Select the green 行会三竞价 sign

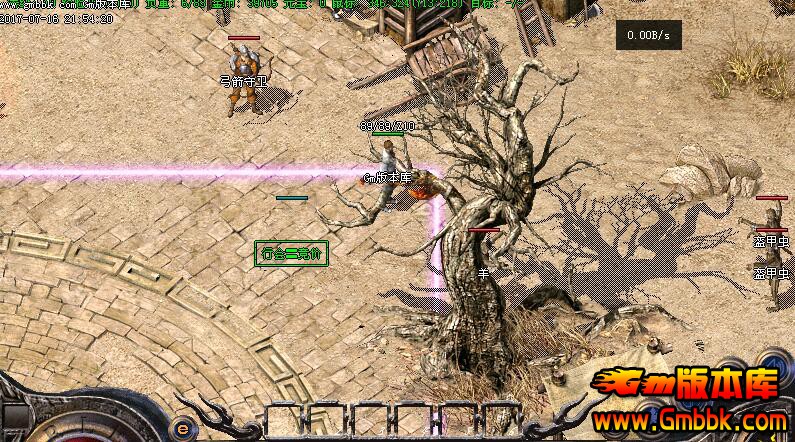point(290,252)
